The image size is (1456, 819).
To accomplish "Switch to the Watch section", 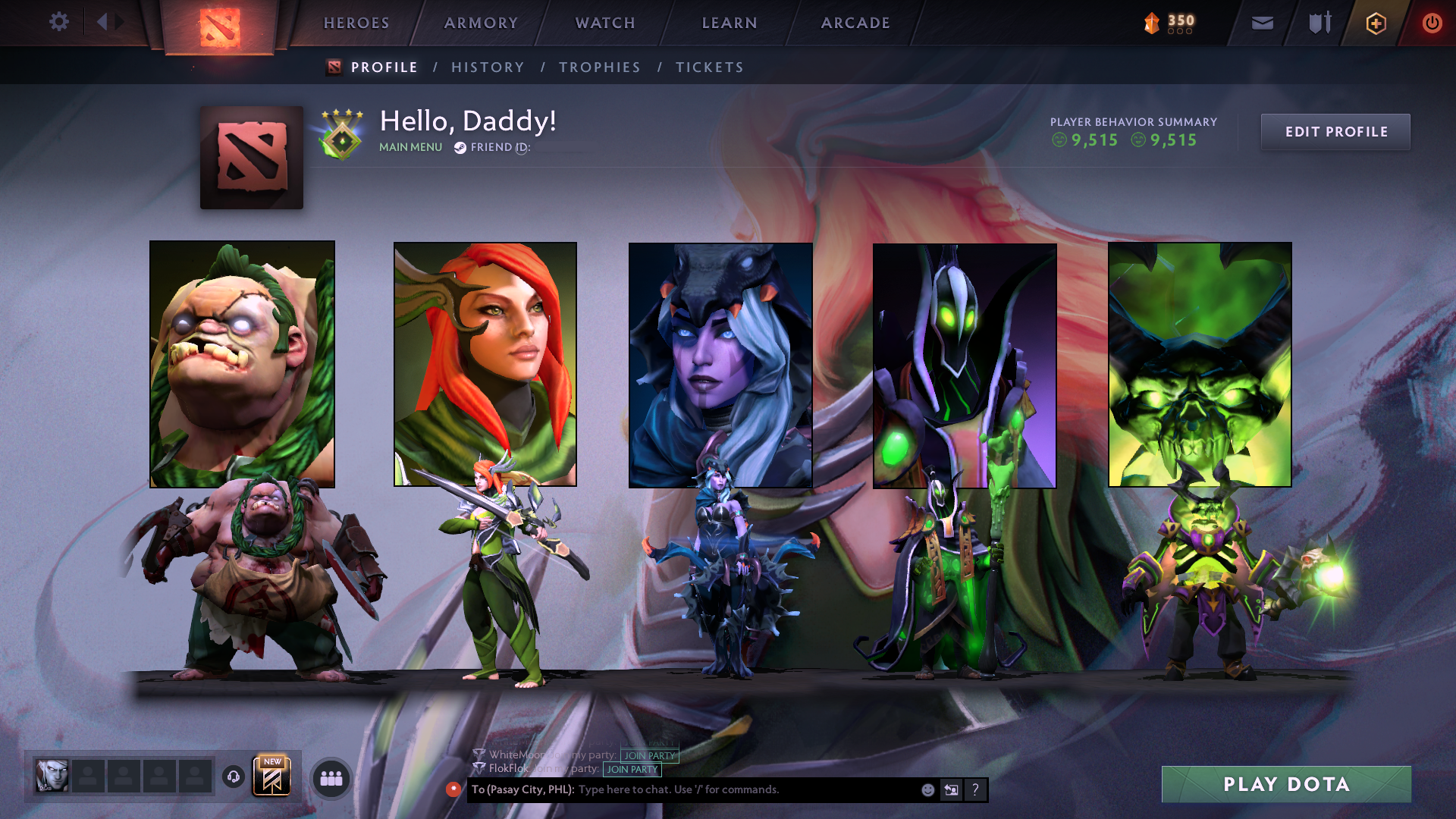I will tap(605, 23).
